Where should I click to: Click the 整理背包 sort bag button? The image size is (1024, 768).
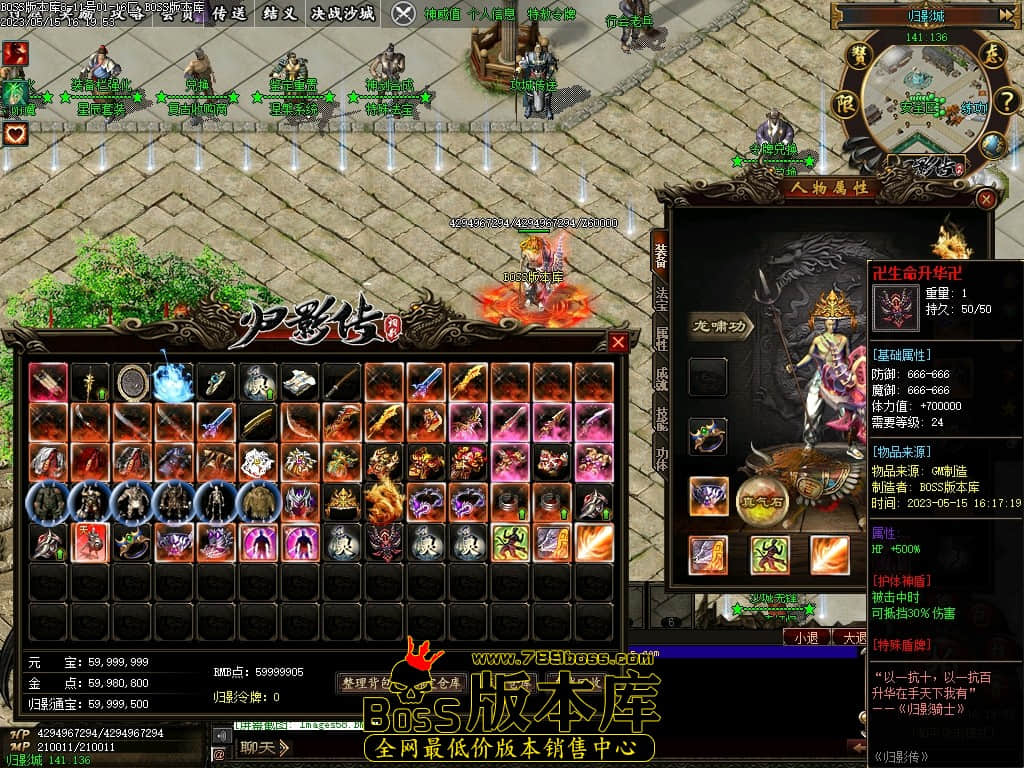(368, 684)
